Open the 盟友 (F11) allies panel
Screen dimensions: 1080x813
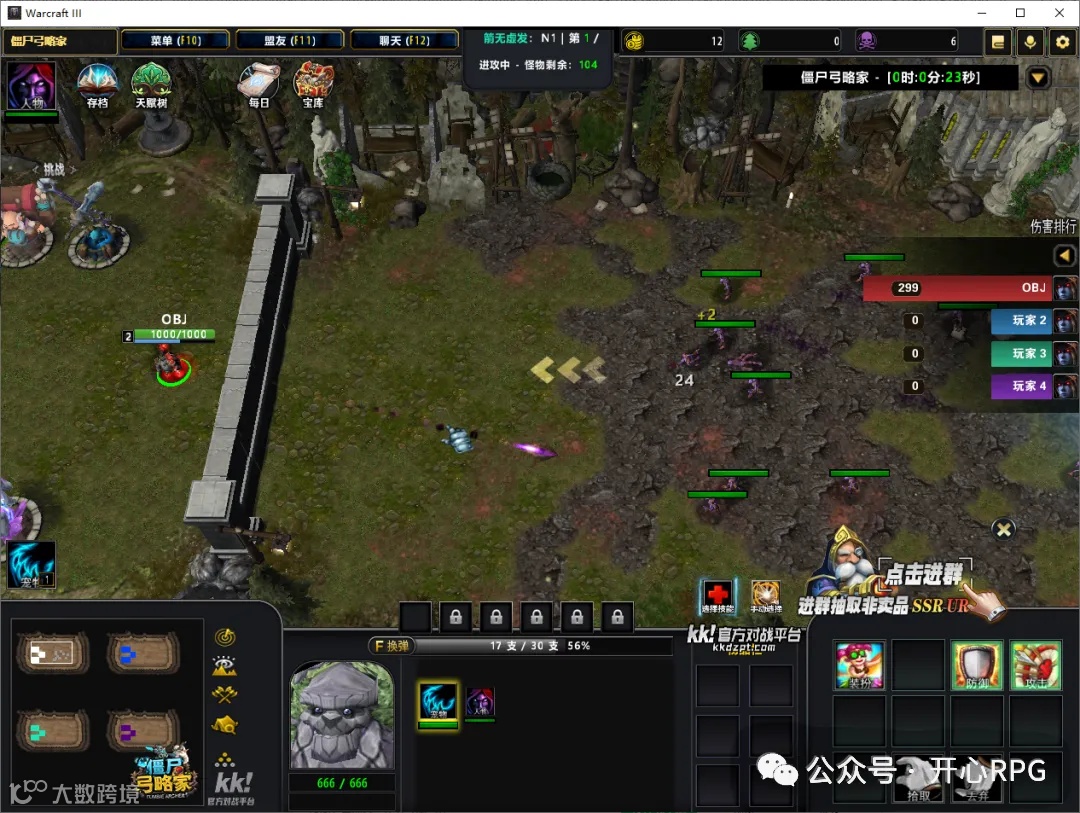click(x=290, y=41)
